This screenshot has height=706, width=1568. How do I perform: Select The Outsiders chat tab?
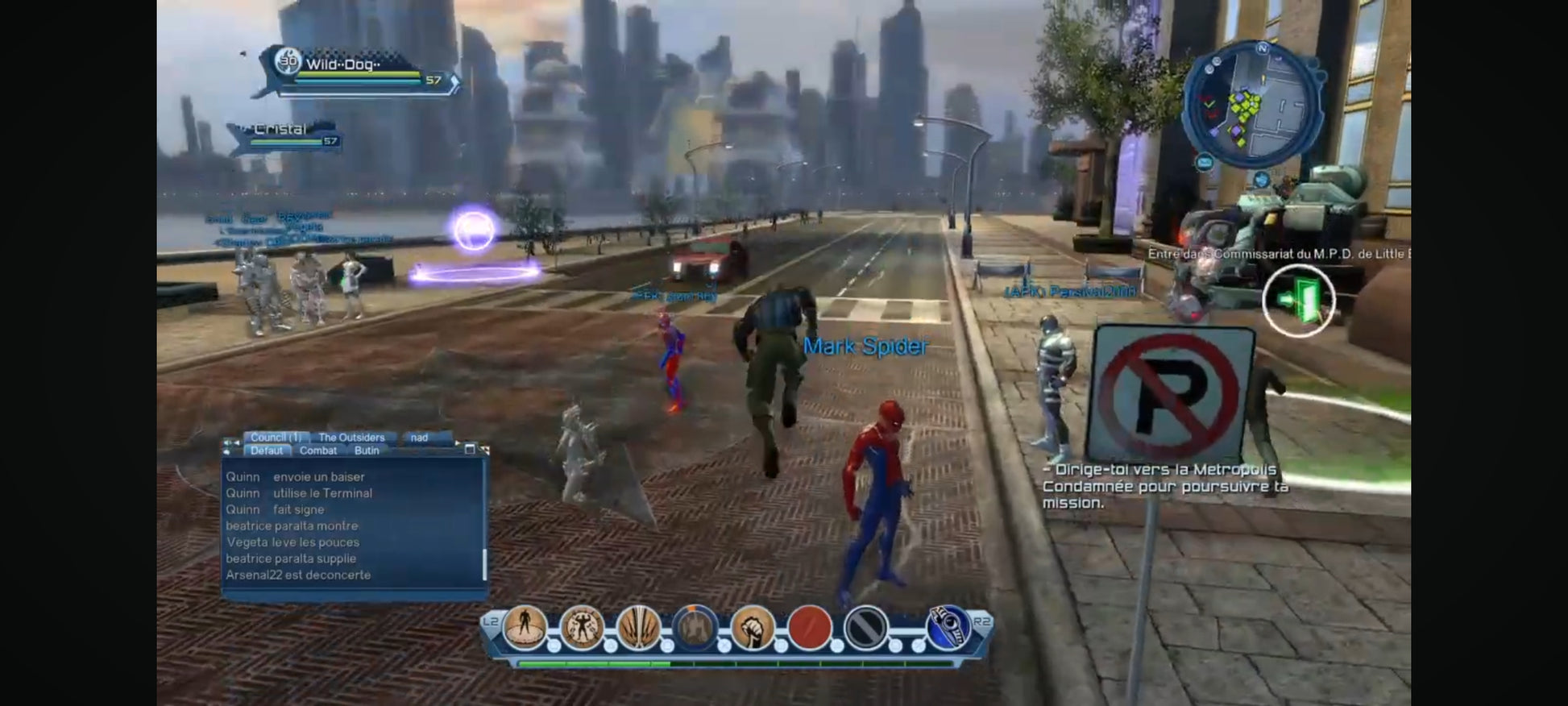[351, 438]
